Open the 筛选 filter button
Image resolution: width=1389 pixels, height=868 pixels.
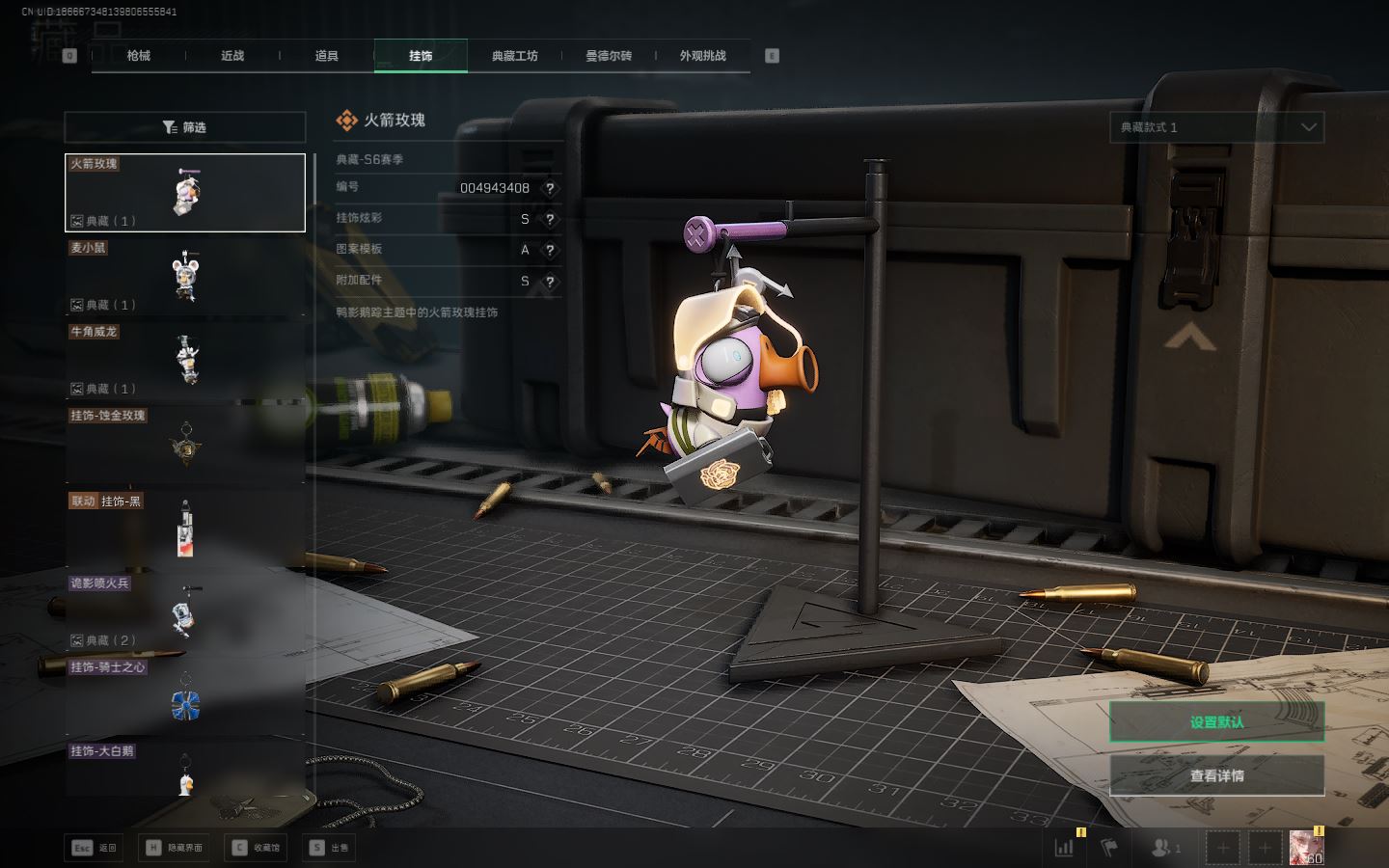[184, 127]
